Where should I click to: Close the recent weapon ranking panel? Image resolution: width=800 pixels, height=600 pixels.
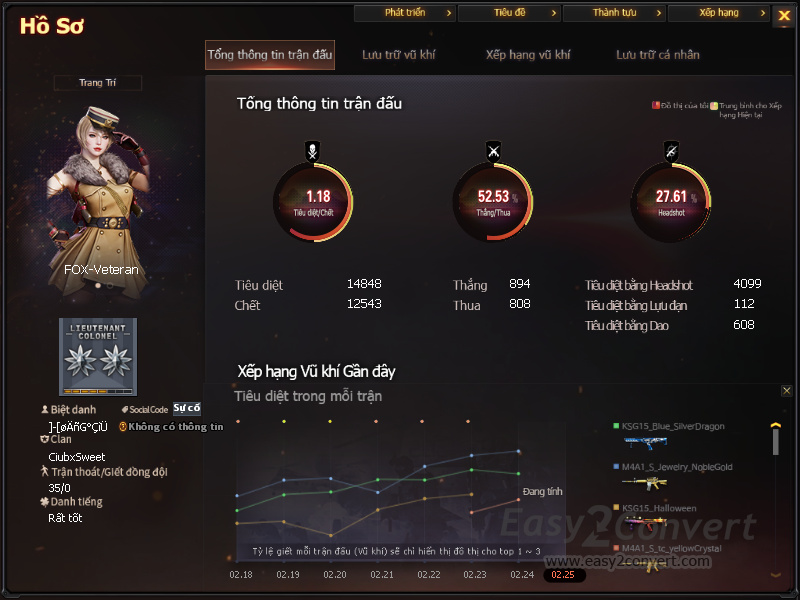pos(787,391)
